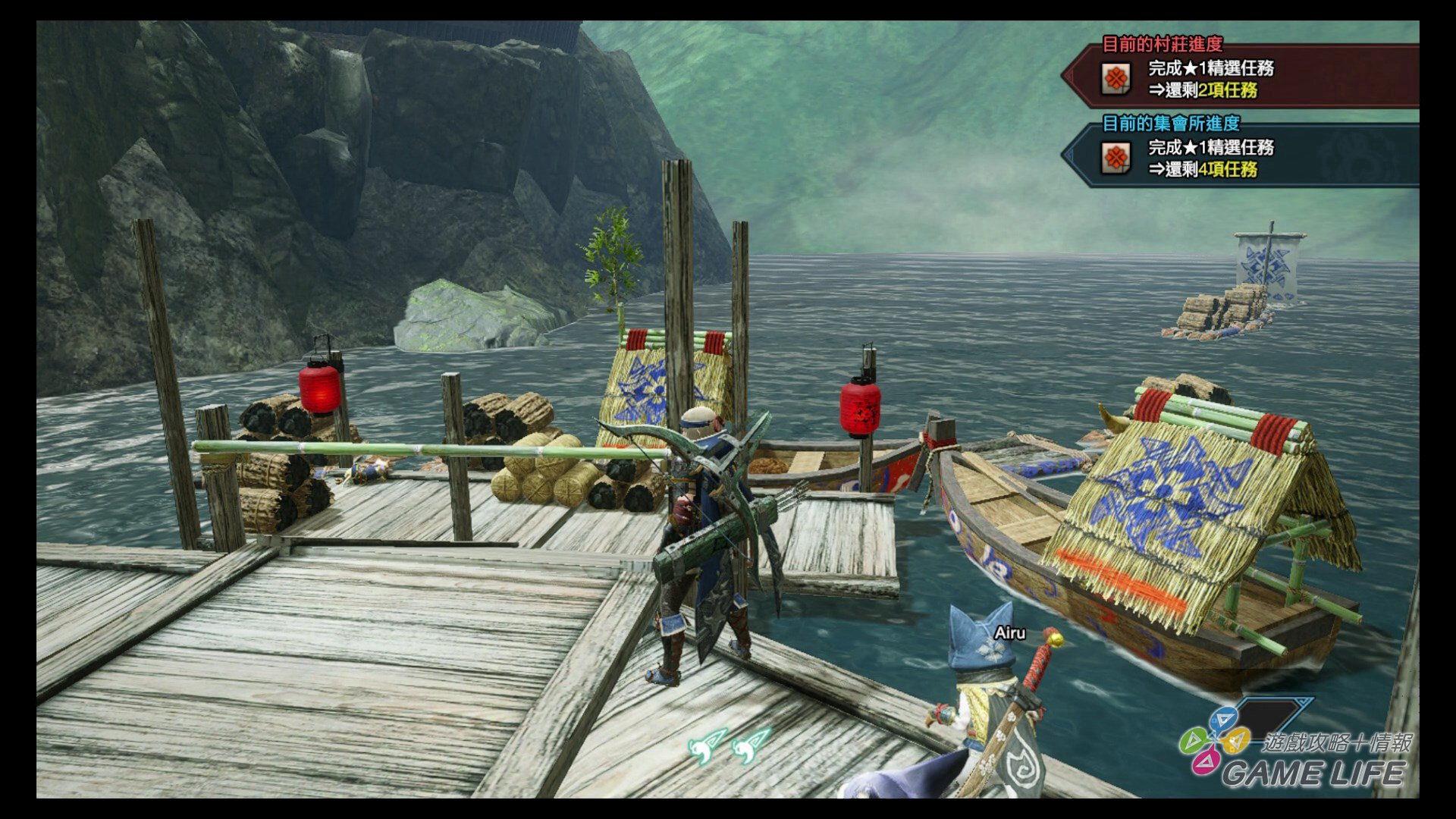Click the Game Life watermark logo
Image resolution: width=1456 pixels, height=819 pixels.
[x=1297, y=751]
